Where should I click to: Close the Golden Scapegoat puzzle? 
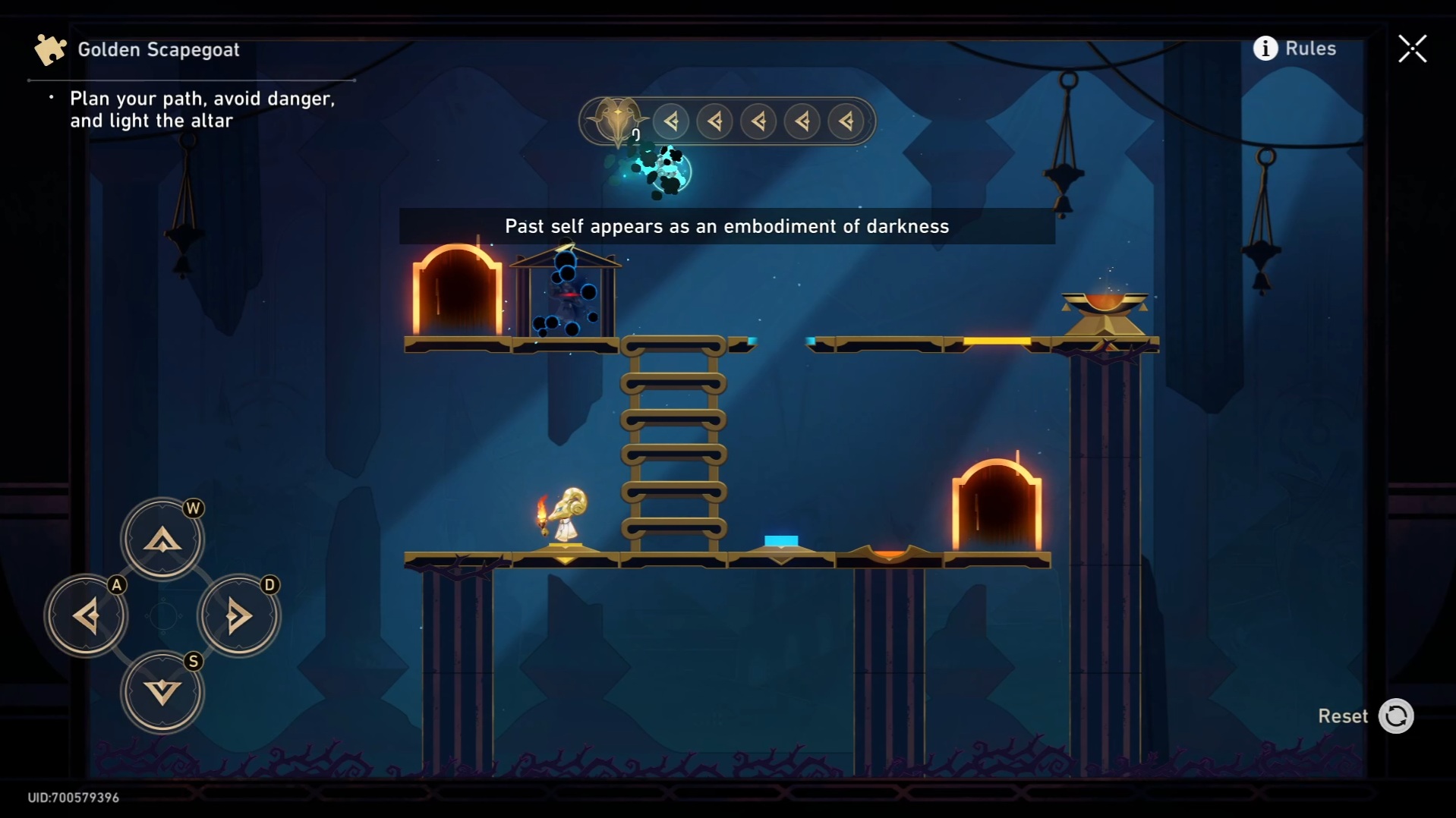(x=1412, y=49)
